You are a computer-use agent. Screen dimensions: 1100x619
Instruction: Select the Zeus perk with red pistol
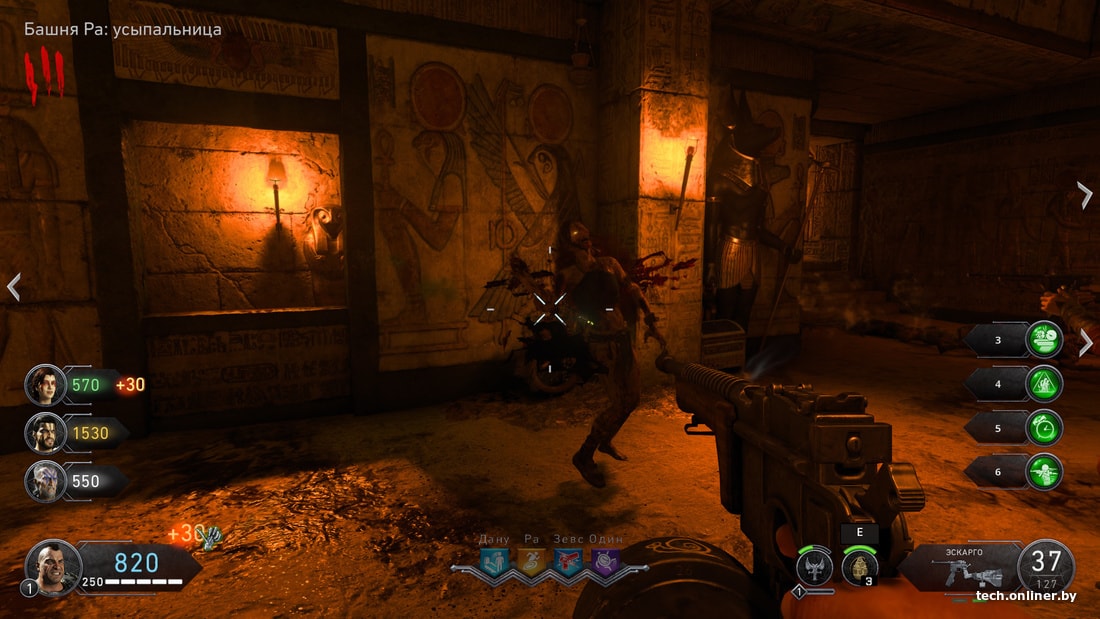pyautogui.click(x=568, y=563)
